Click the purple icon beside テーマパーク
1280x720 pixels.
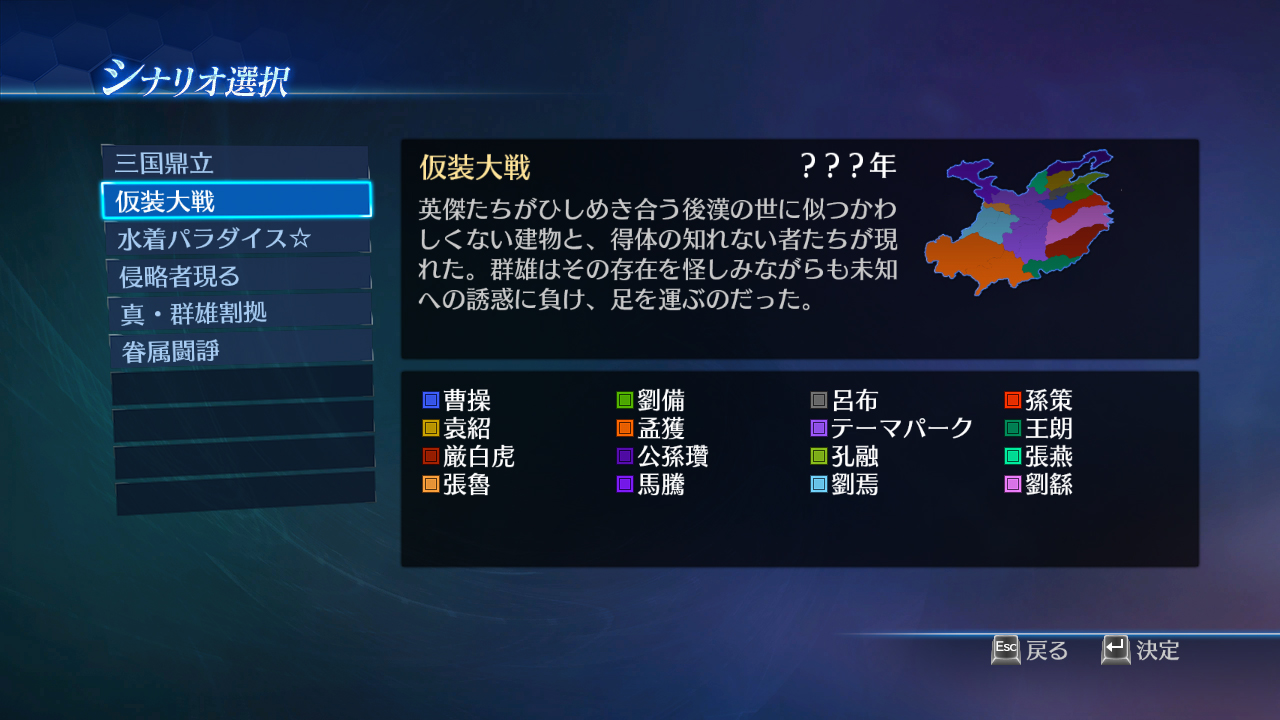pos(821,428)
